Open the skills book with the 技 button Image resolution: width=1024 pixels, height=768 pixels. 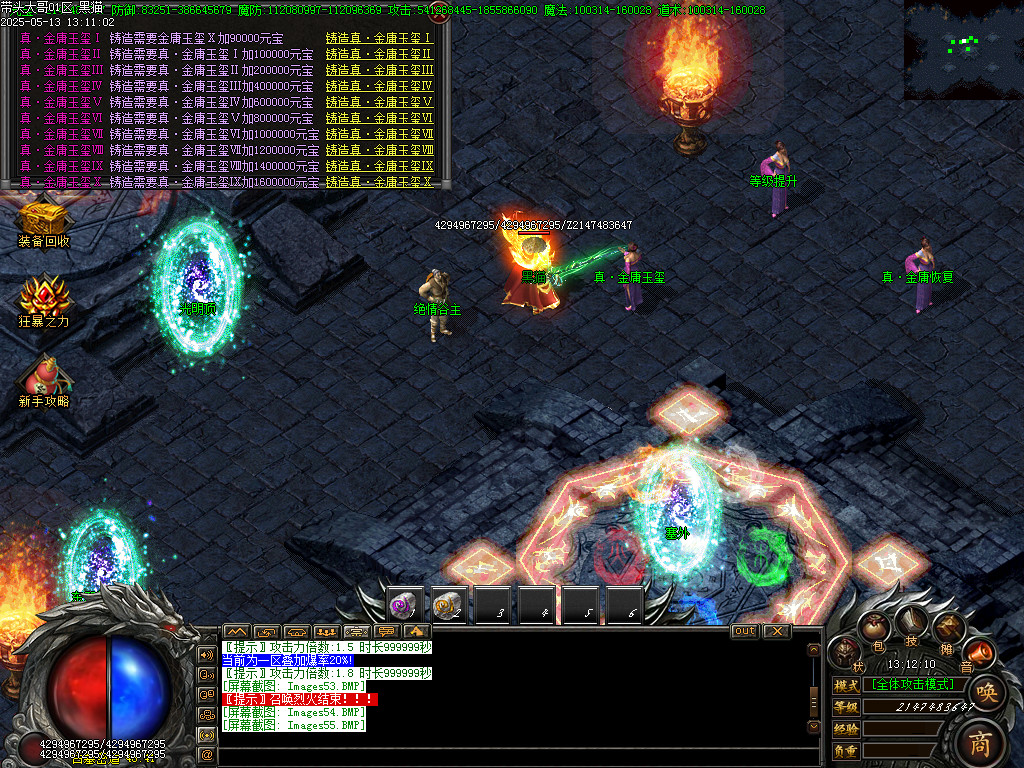point(911,622)
